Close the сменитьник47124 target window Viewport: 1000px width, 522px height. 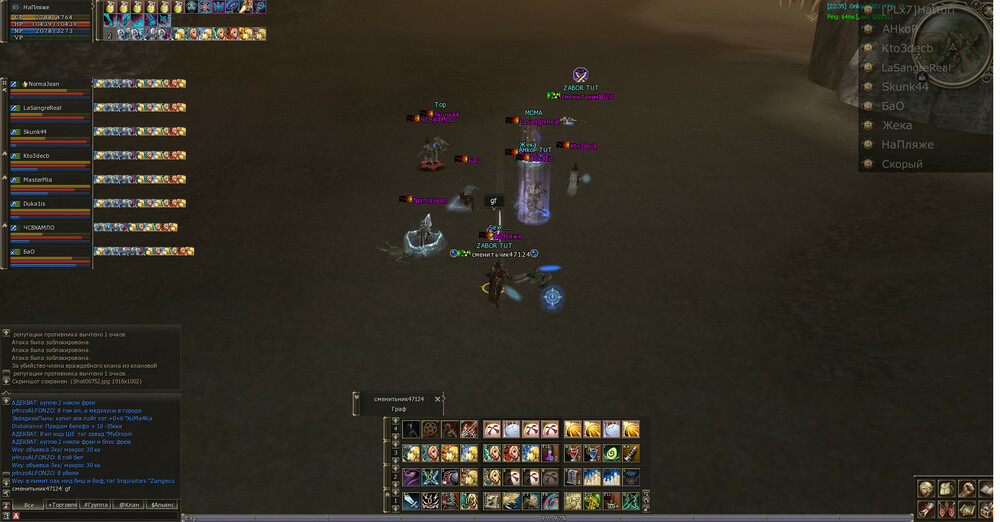point(437,399)
